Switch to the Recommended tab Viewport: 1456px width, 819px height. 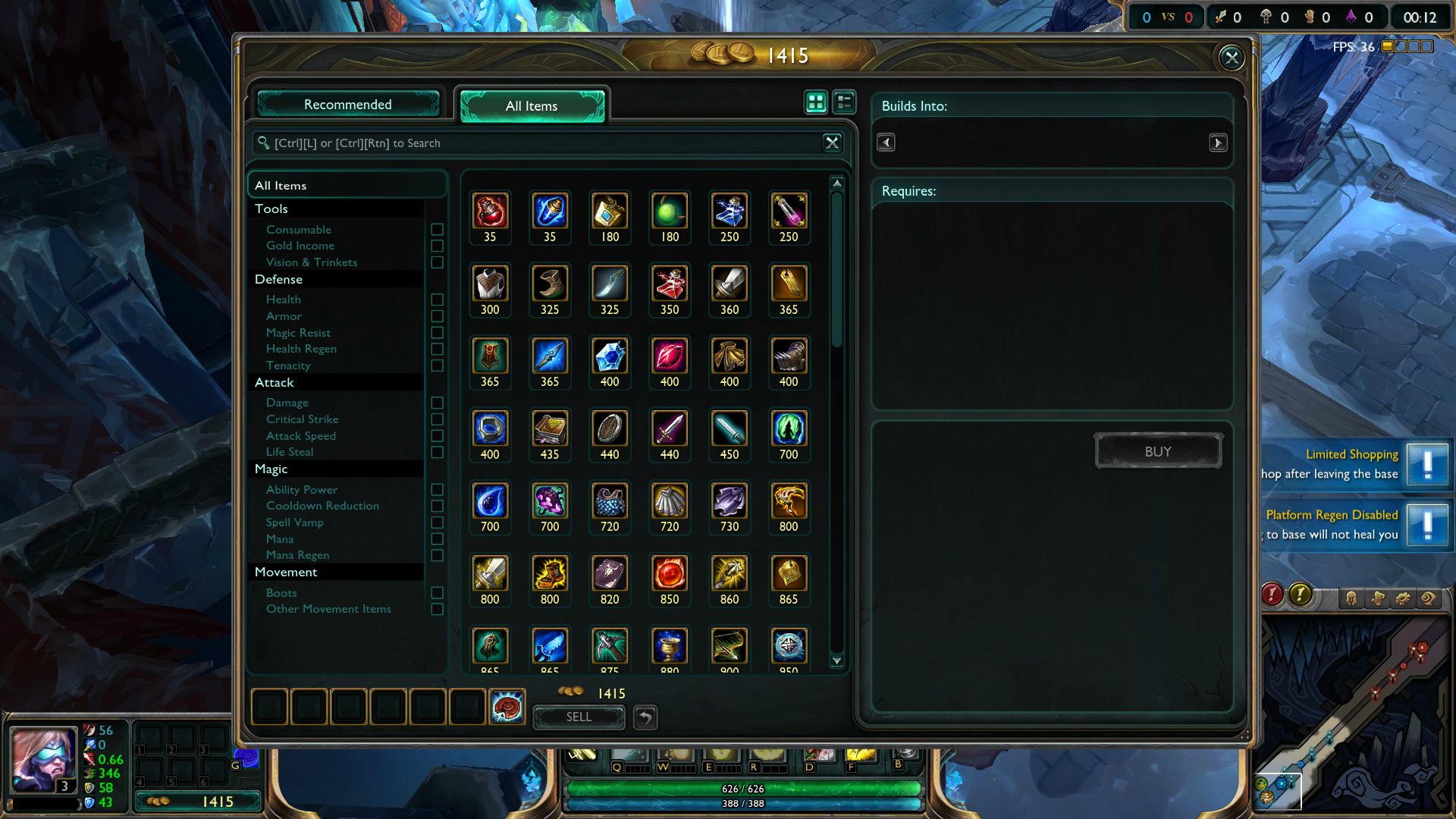pos(348,105)
